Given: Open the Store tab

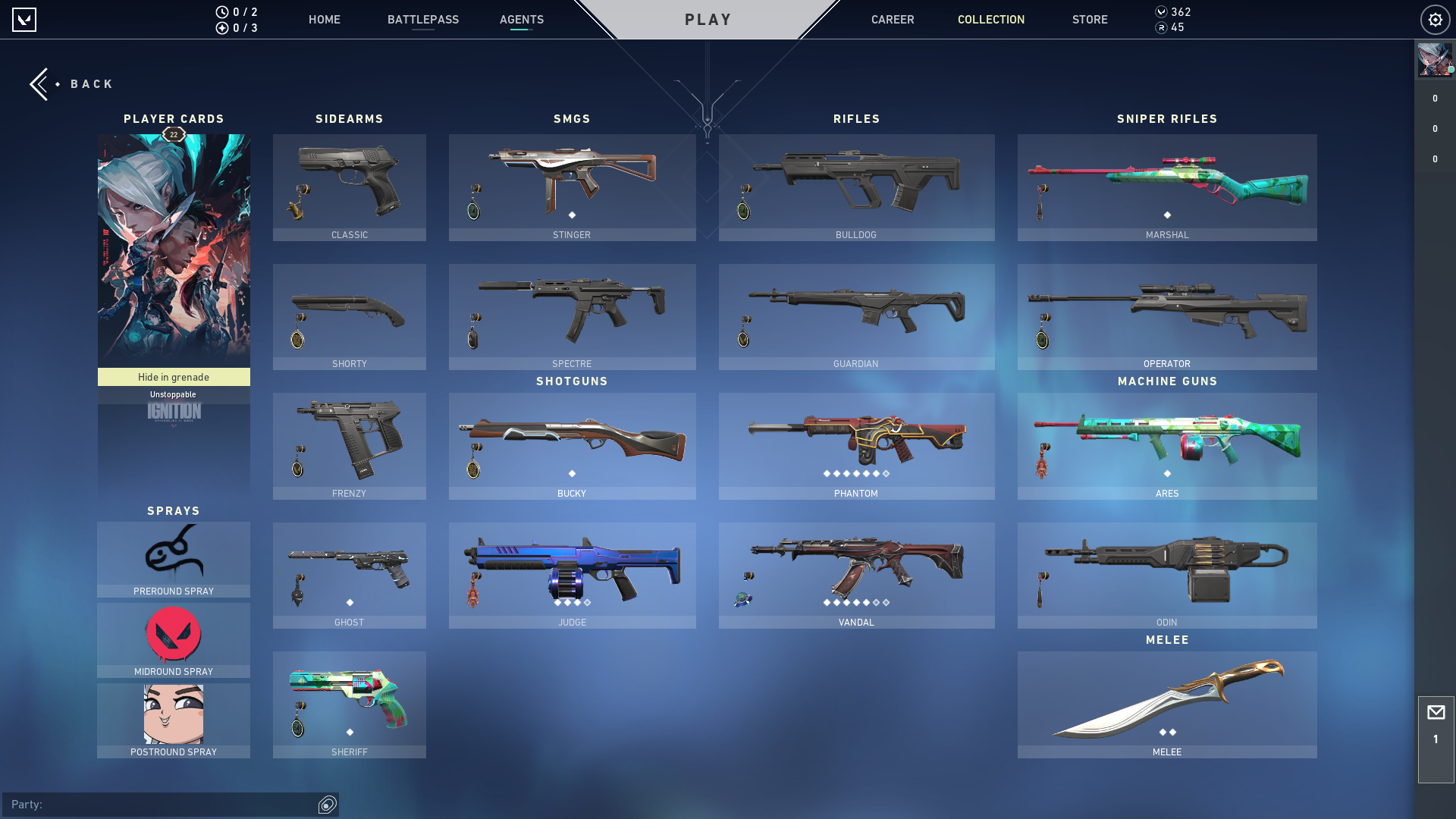Looking at the screenshot, I should coord(1089,20).
